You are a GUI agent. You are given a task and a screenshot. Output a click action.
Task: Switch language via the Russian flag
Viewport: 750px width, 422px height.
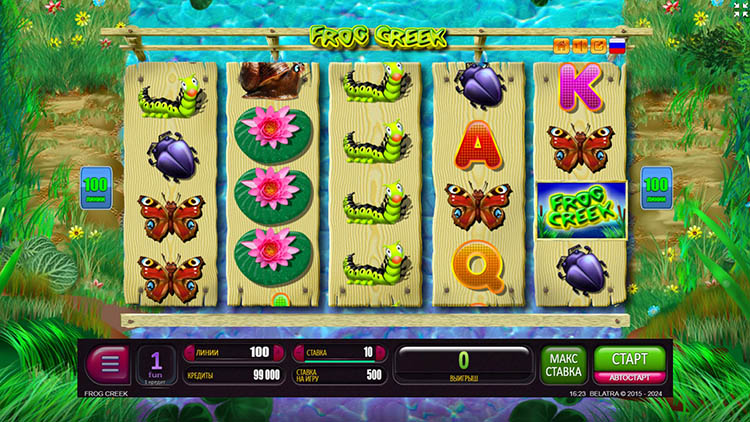617,46
